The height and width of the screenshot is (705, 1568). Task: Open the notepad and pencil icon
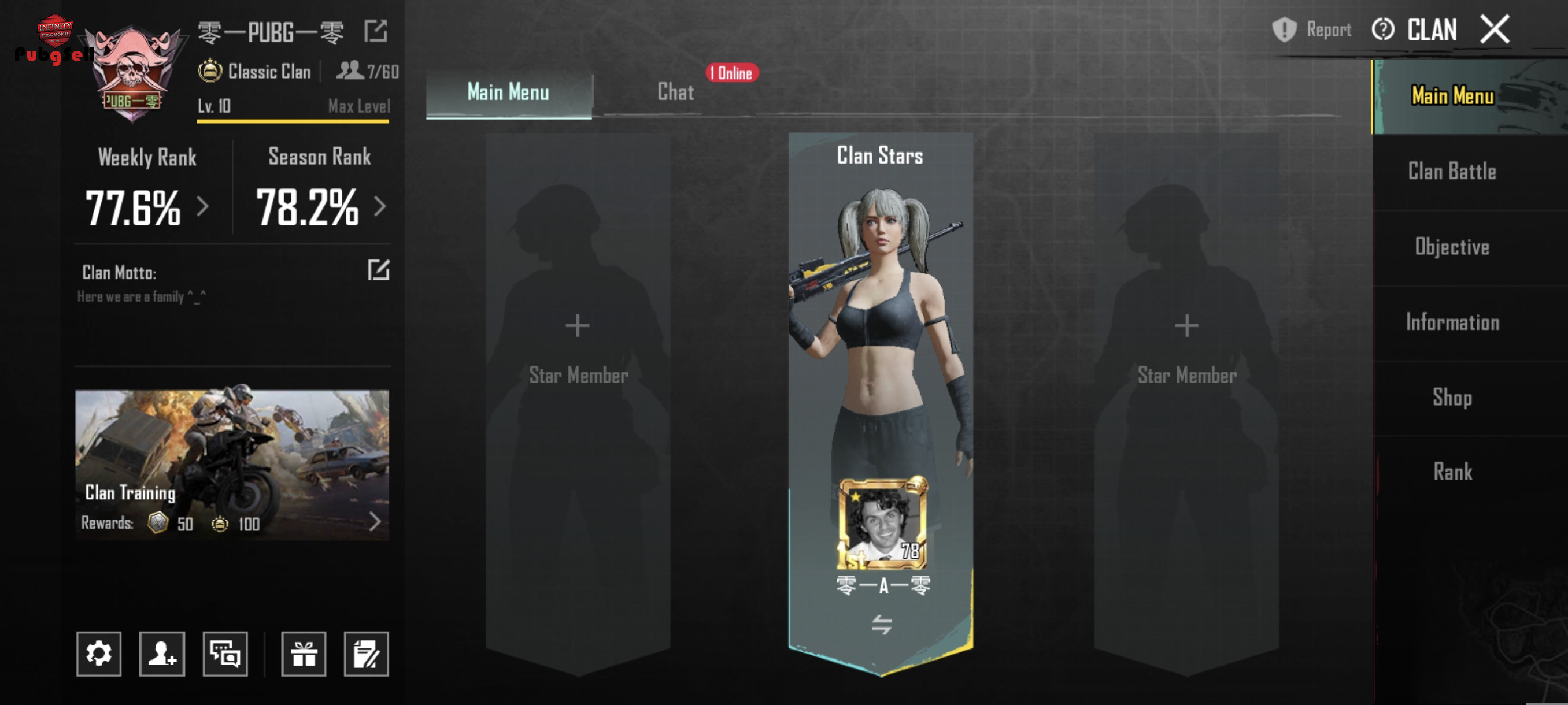pos(366,654)
